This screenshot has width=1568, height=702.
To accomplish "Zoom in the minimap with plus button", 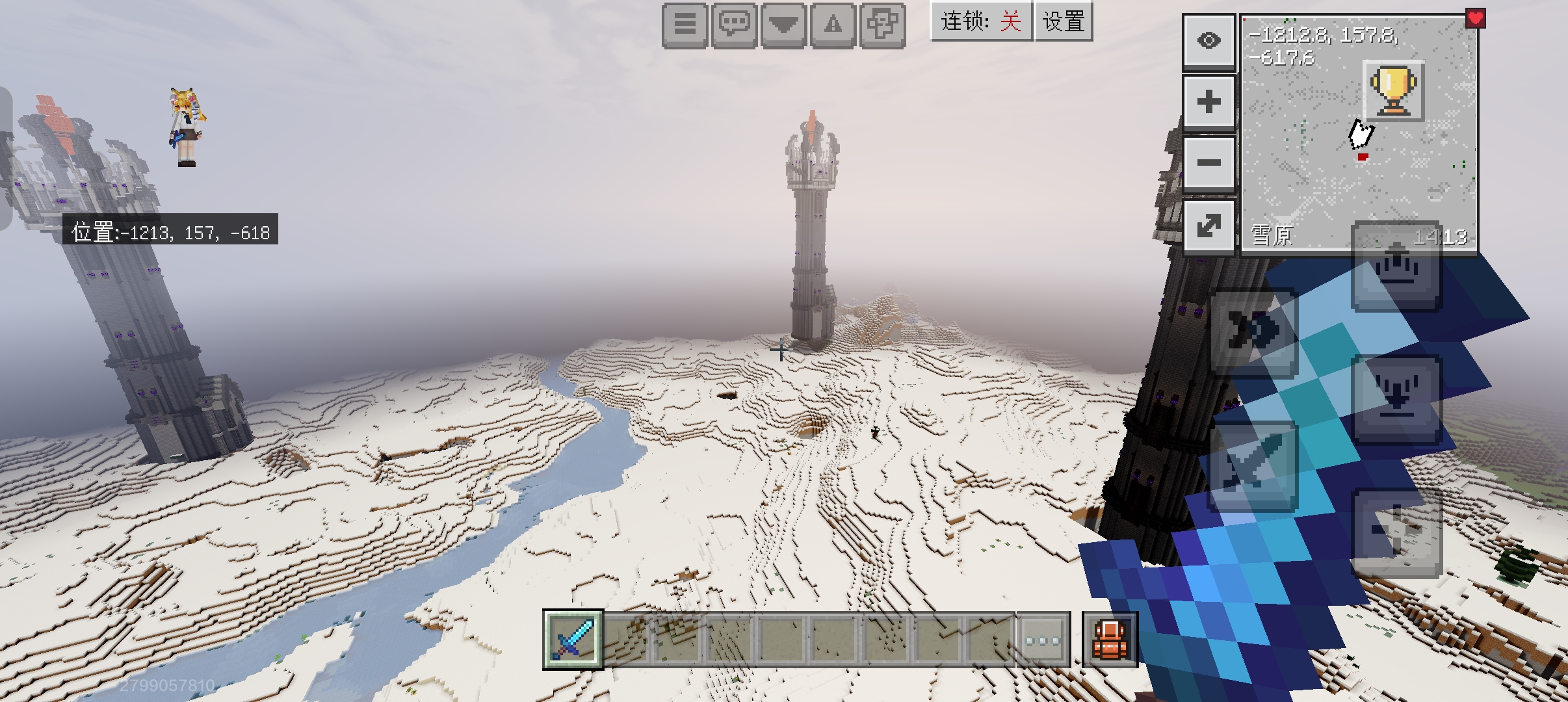I will click(x=1209, y=102).
